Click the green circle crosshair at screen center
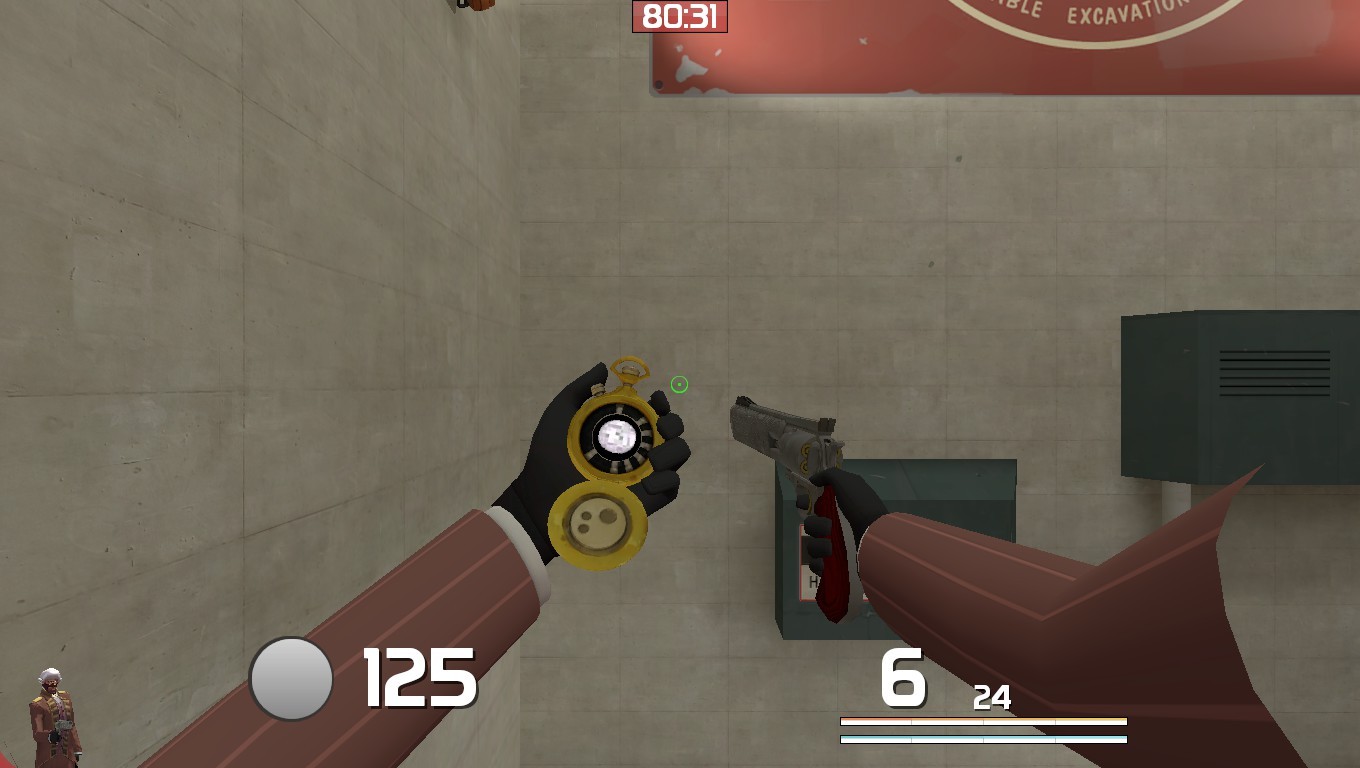 [679, 385]
